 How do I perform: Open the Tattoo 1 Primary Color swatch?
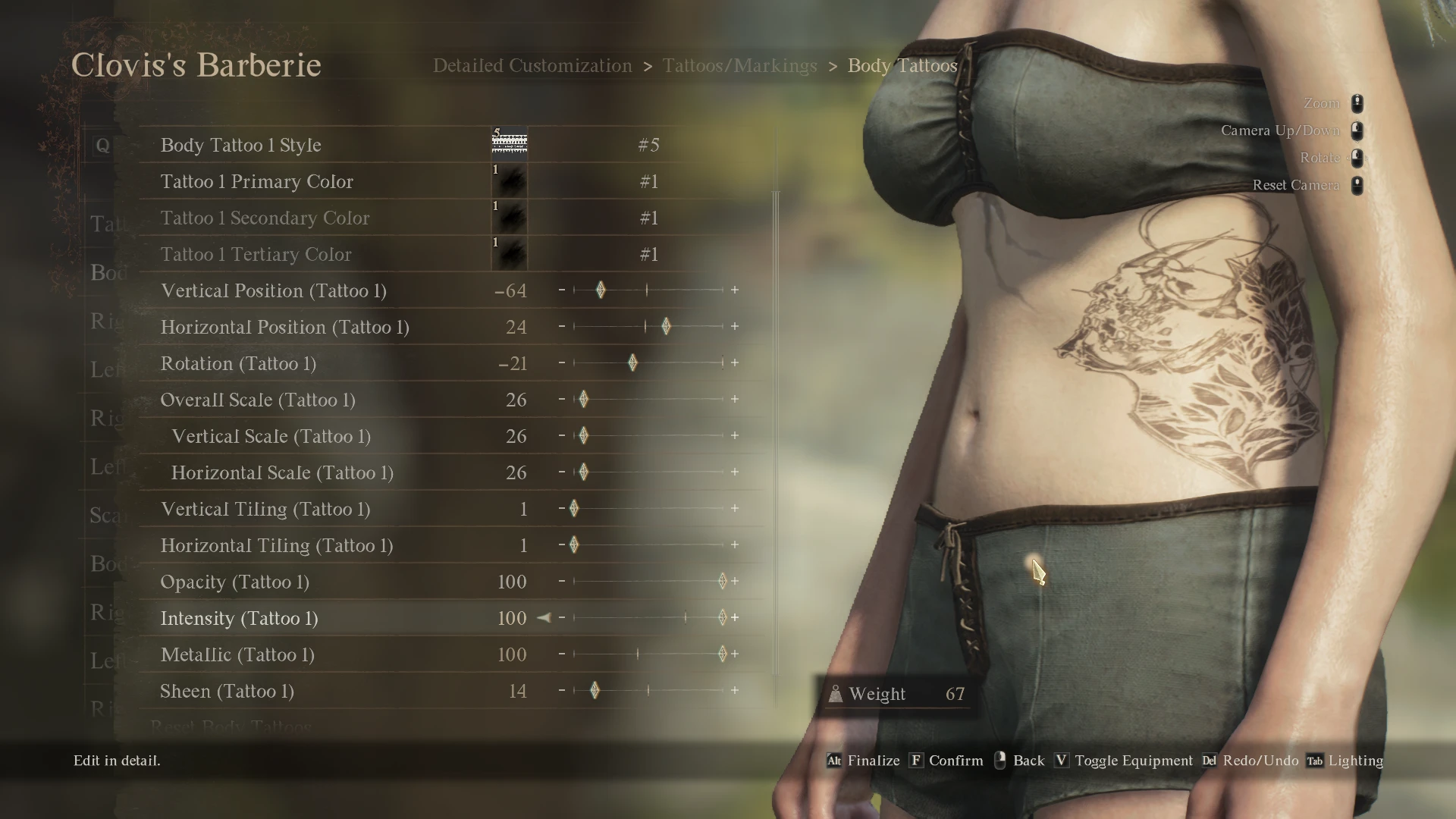(510, 182)
